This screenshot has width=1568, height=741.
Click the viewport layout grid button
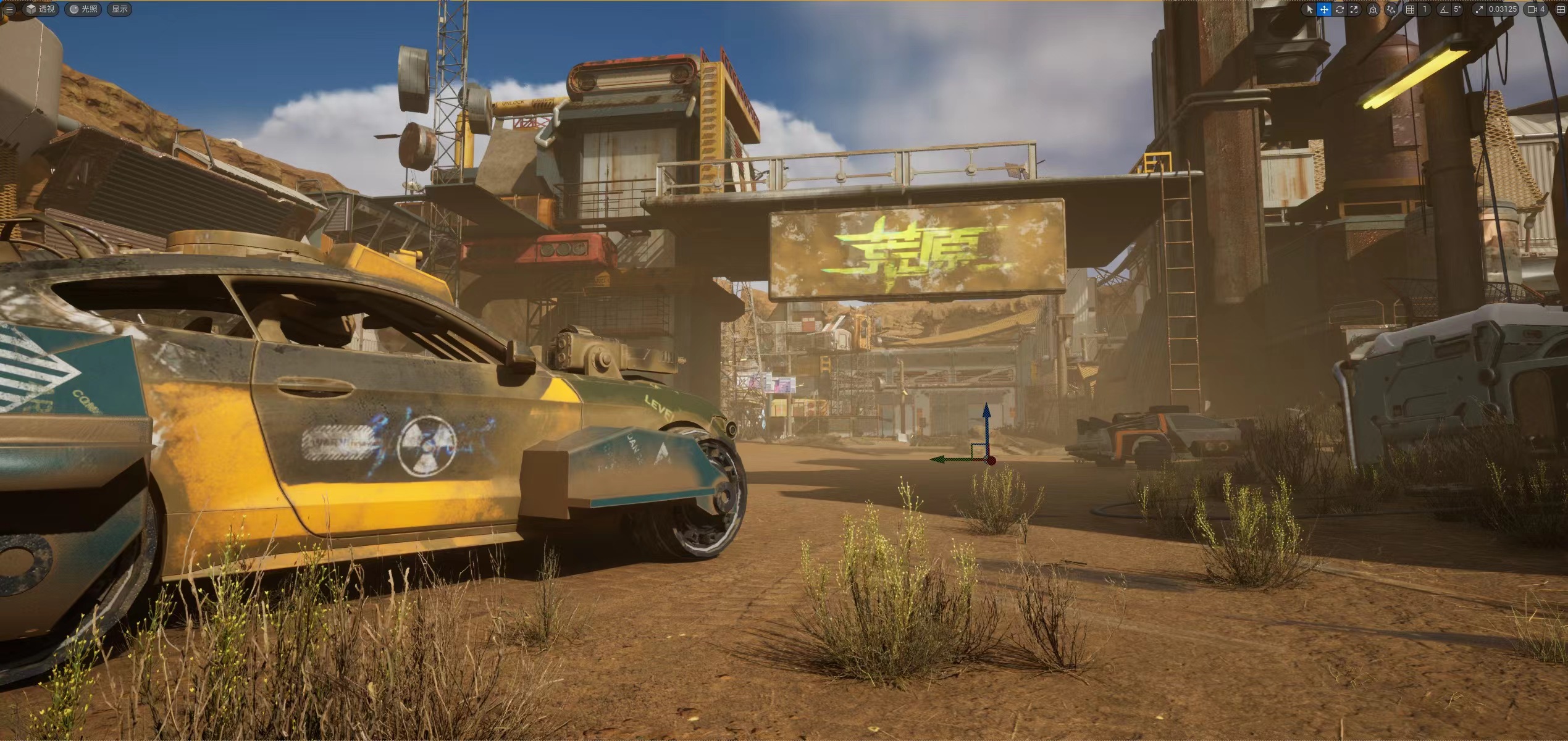coord(1560,9)
